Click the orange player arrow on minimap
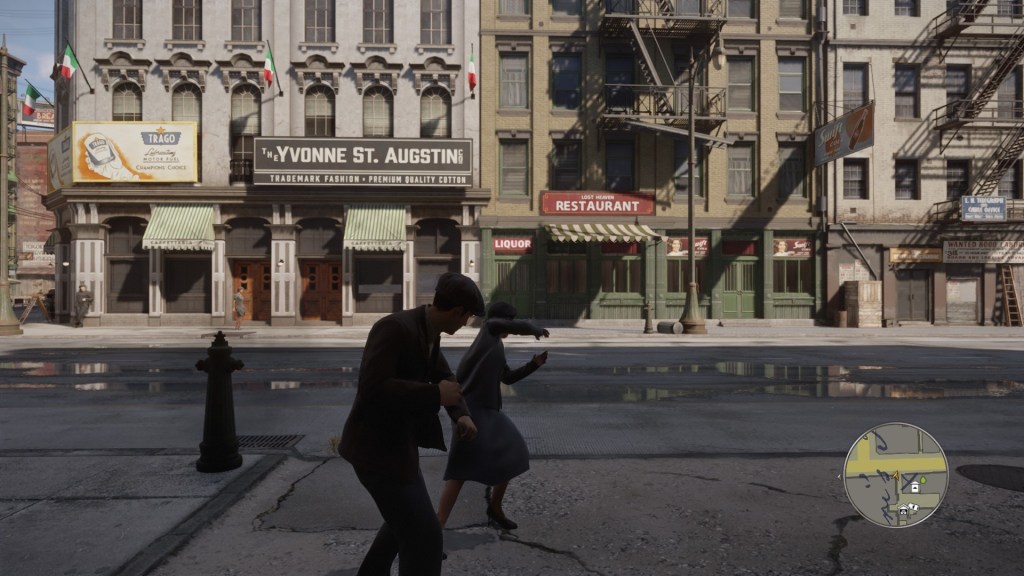 point(895,475)
